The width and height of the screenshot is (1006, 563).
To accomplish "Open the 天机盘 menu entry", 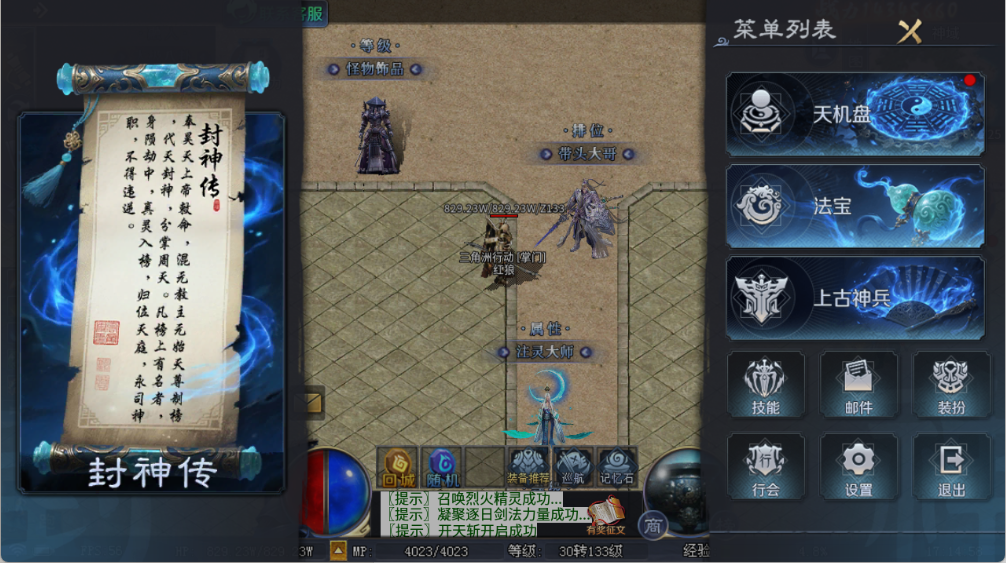I will coord(855,114).
